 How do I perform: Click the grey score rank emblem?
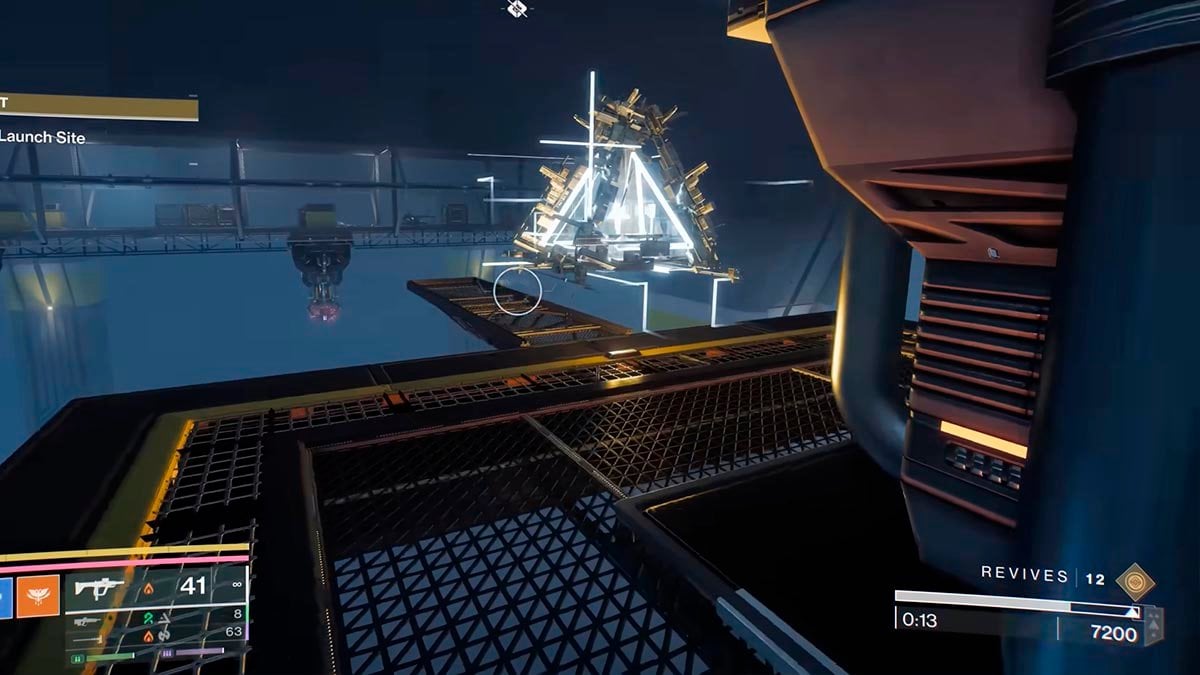coord(1153,625)
